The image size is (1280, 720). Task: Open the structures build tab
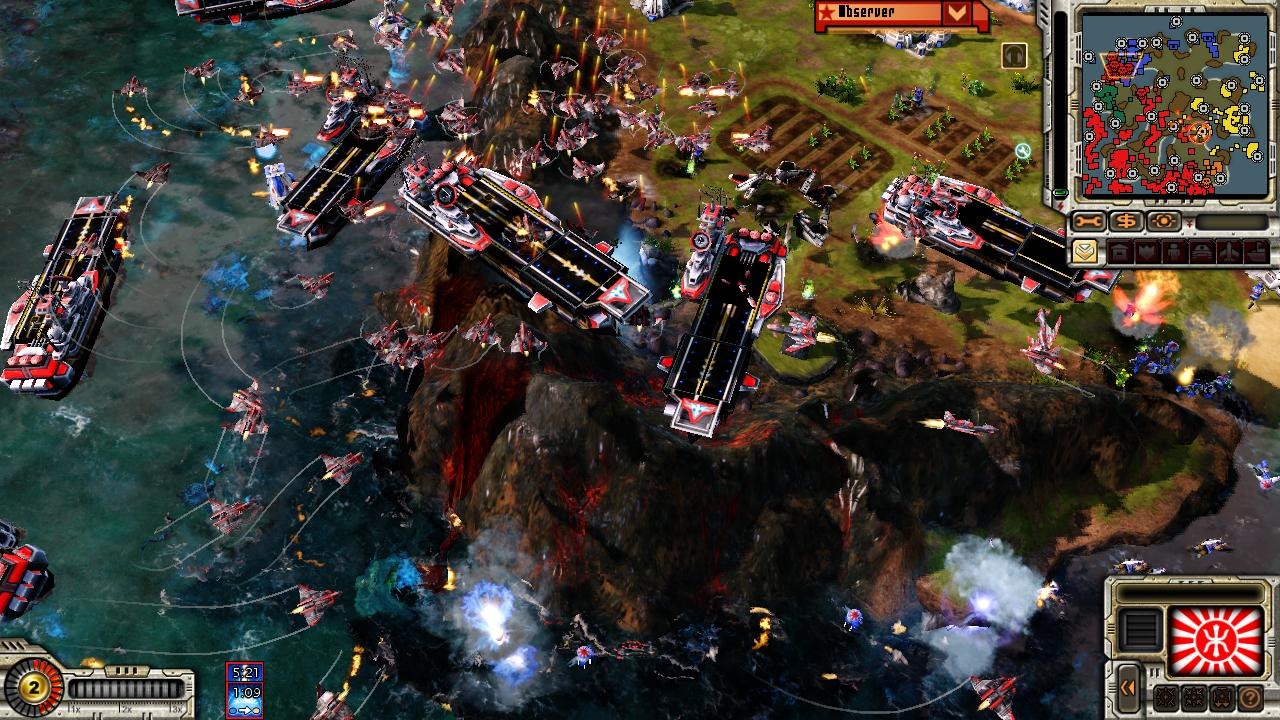[x=1119, y=251]
